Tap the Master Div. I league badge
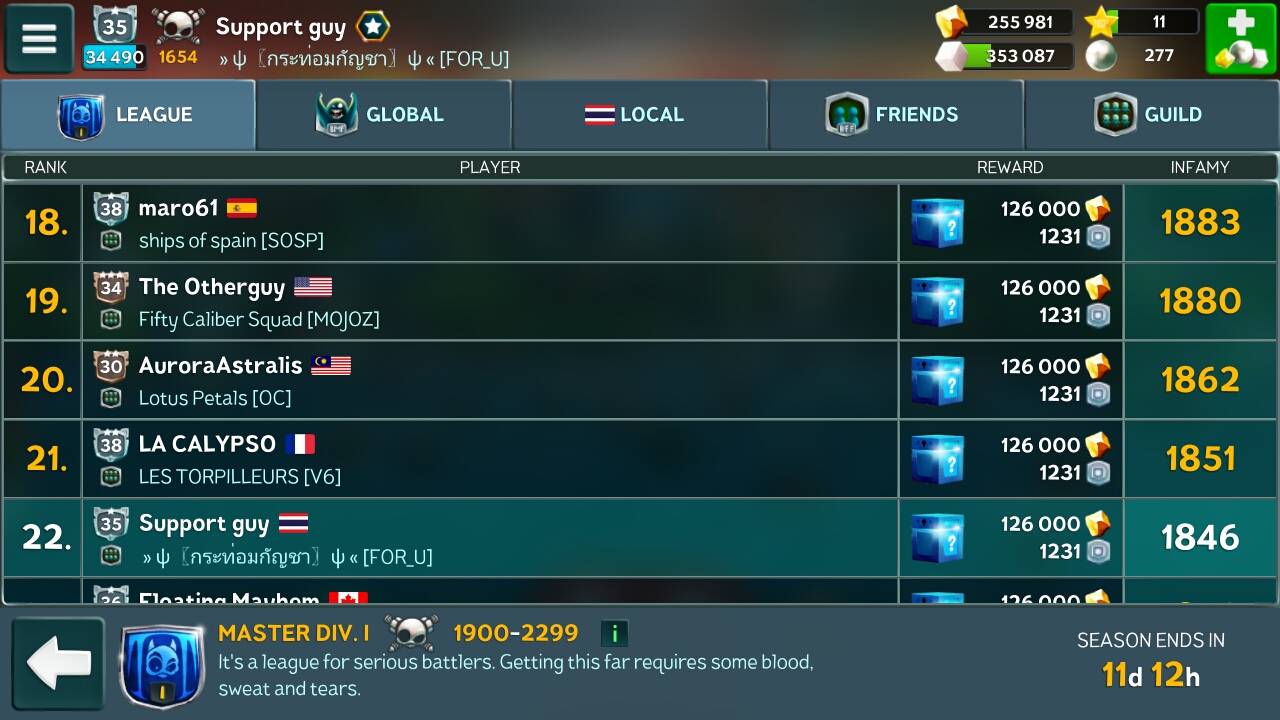This screenshot has height=720, width=1280. pos(162,663)
